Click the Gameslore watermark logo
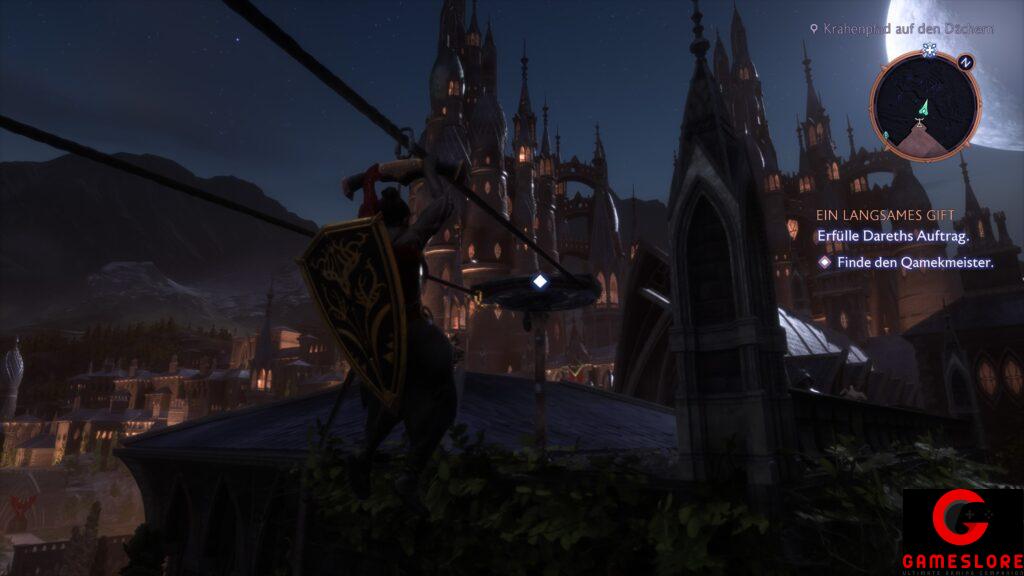 [963, 532]
